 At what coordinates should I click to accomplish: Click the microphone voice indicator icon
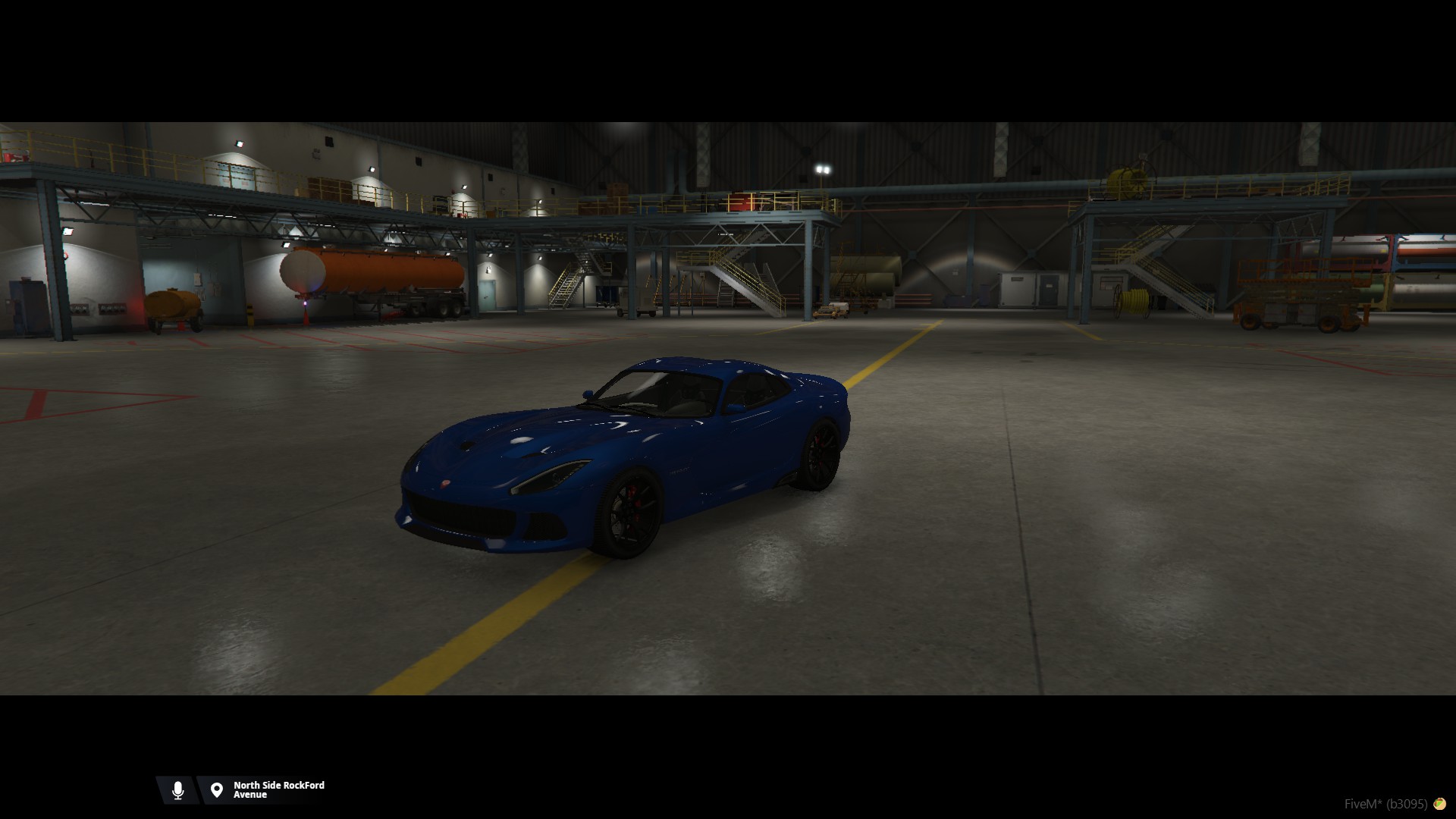coord(177,790)
